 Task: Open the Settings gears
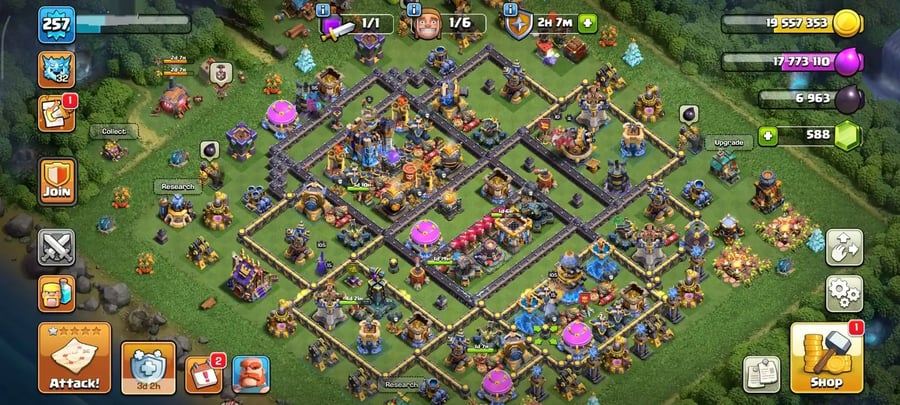point(843,293)
